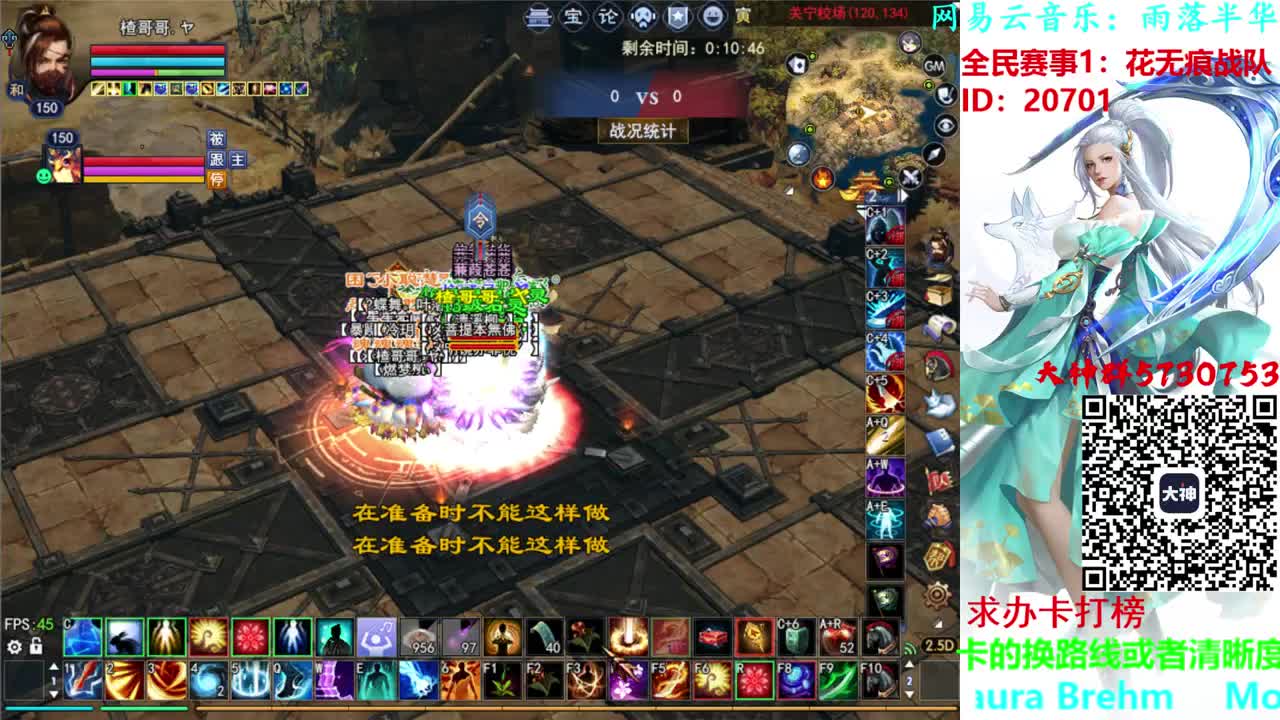Click the up arrow on the skill bar pager
1280x720 pixels.
coord(54,666)
